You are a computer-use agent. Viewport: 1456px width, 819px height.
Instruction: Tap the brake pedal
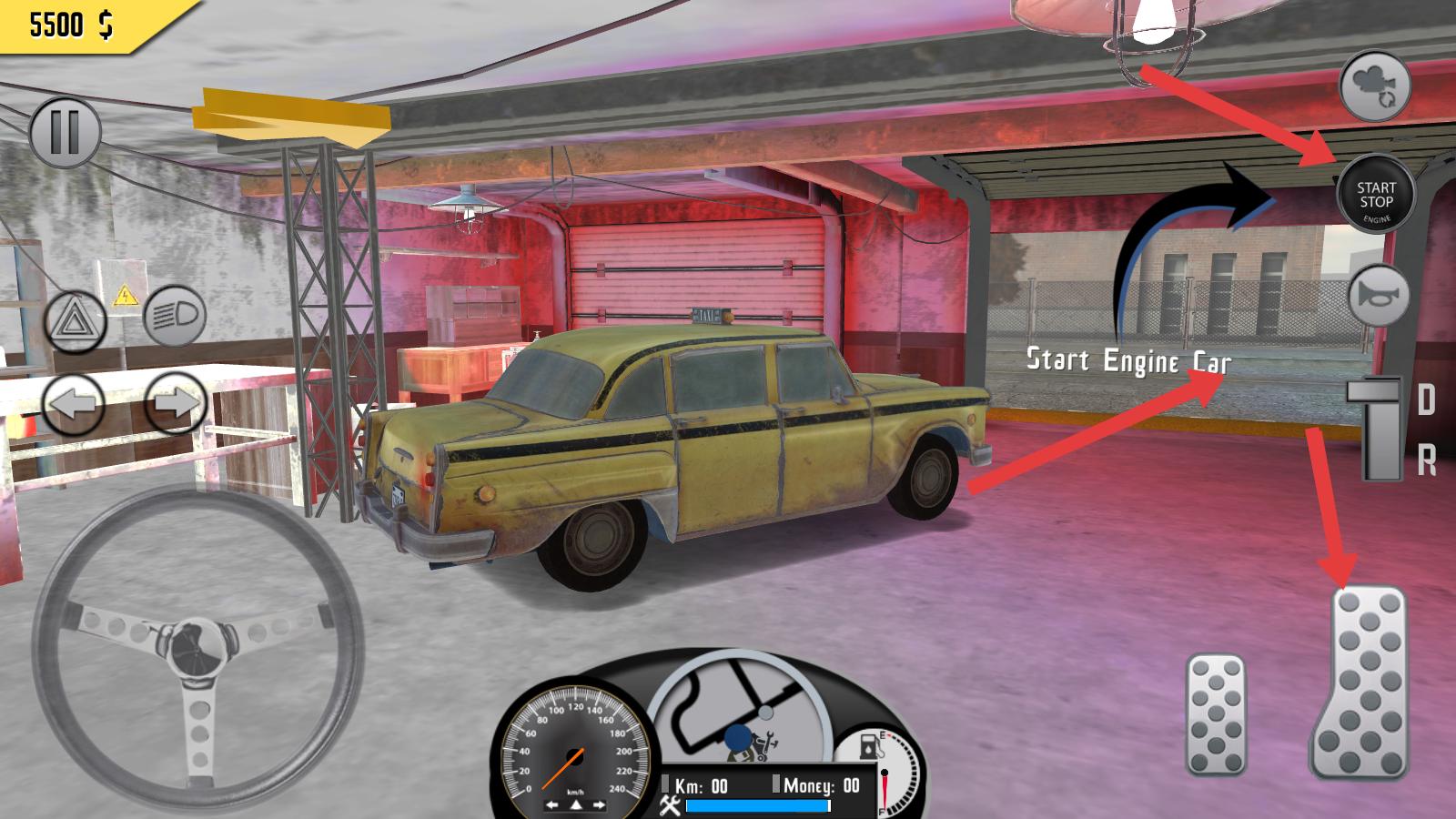(x=1216, y=714)
